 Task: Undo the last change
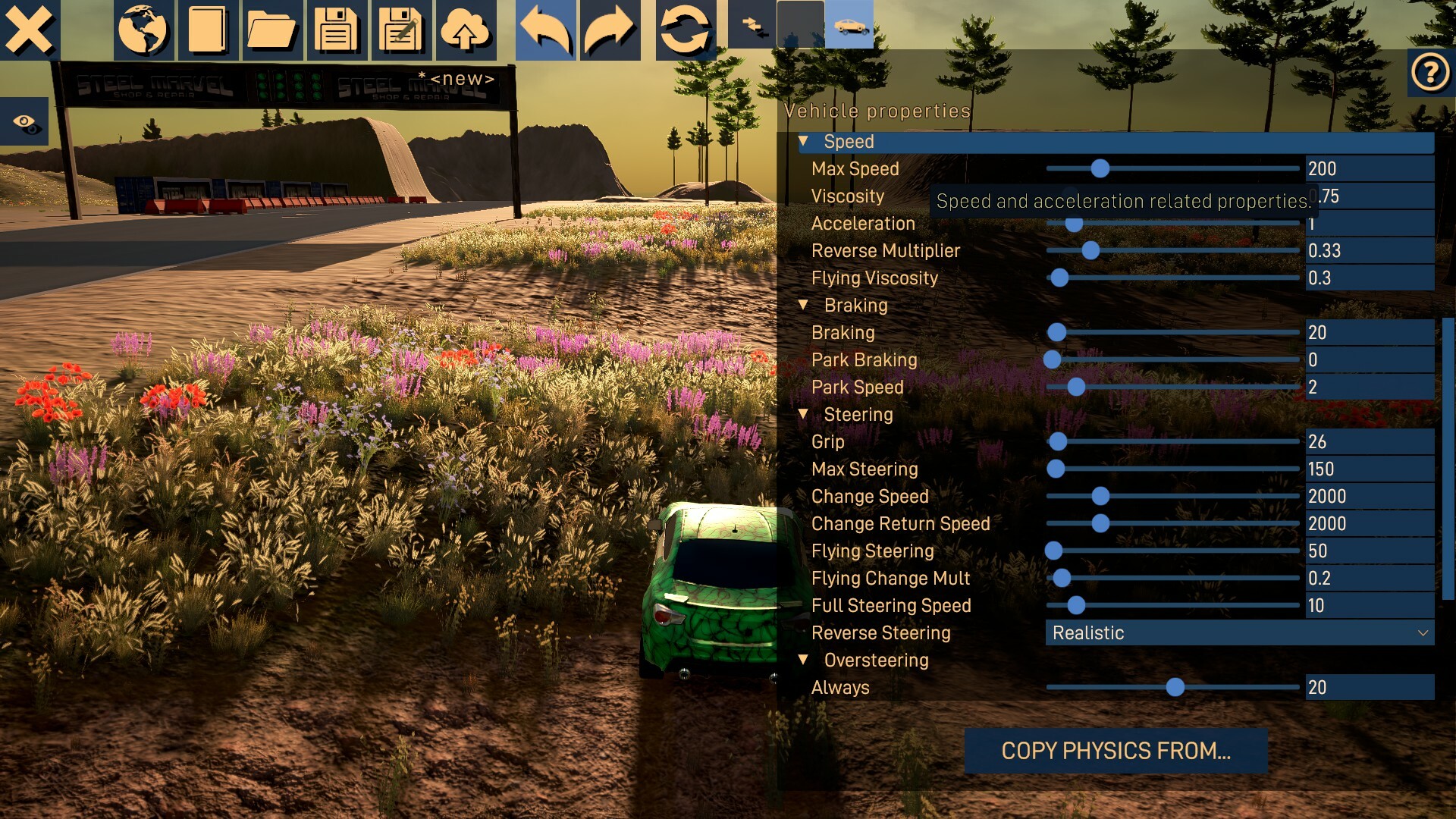(544, 30)
